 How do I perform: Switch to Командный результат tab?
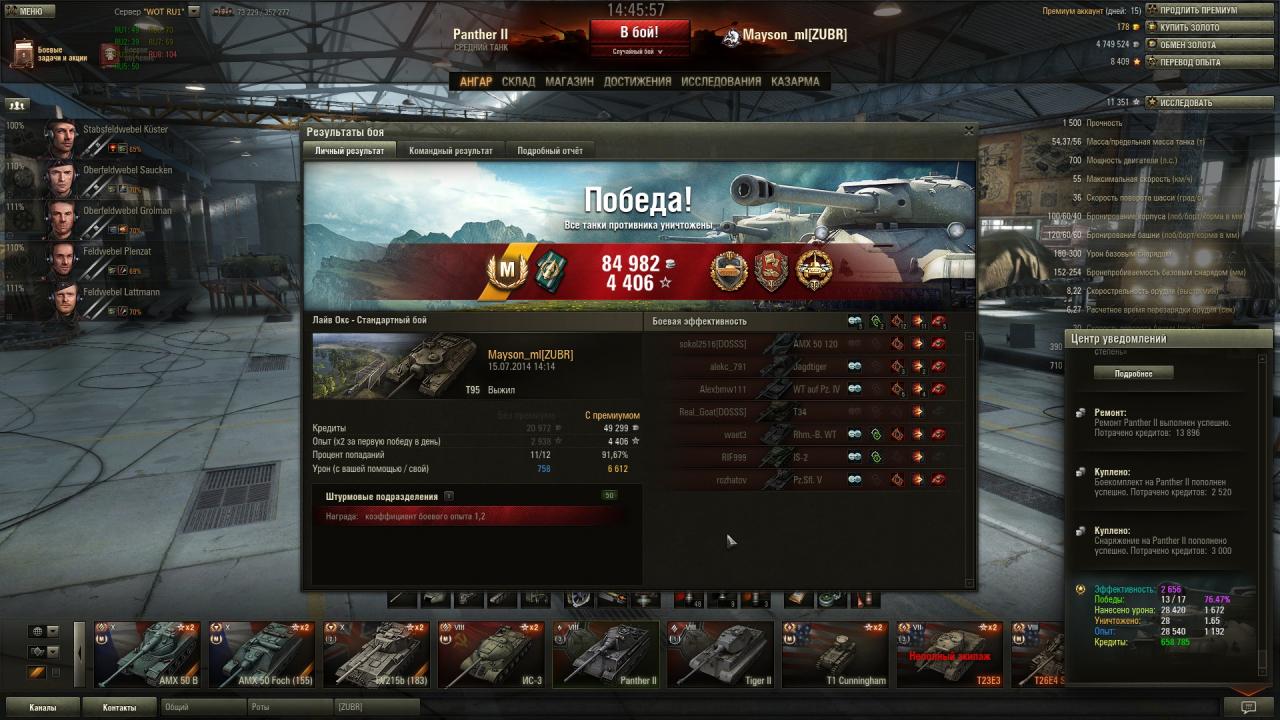coord(450,151)
